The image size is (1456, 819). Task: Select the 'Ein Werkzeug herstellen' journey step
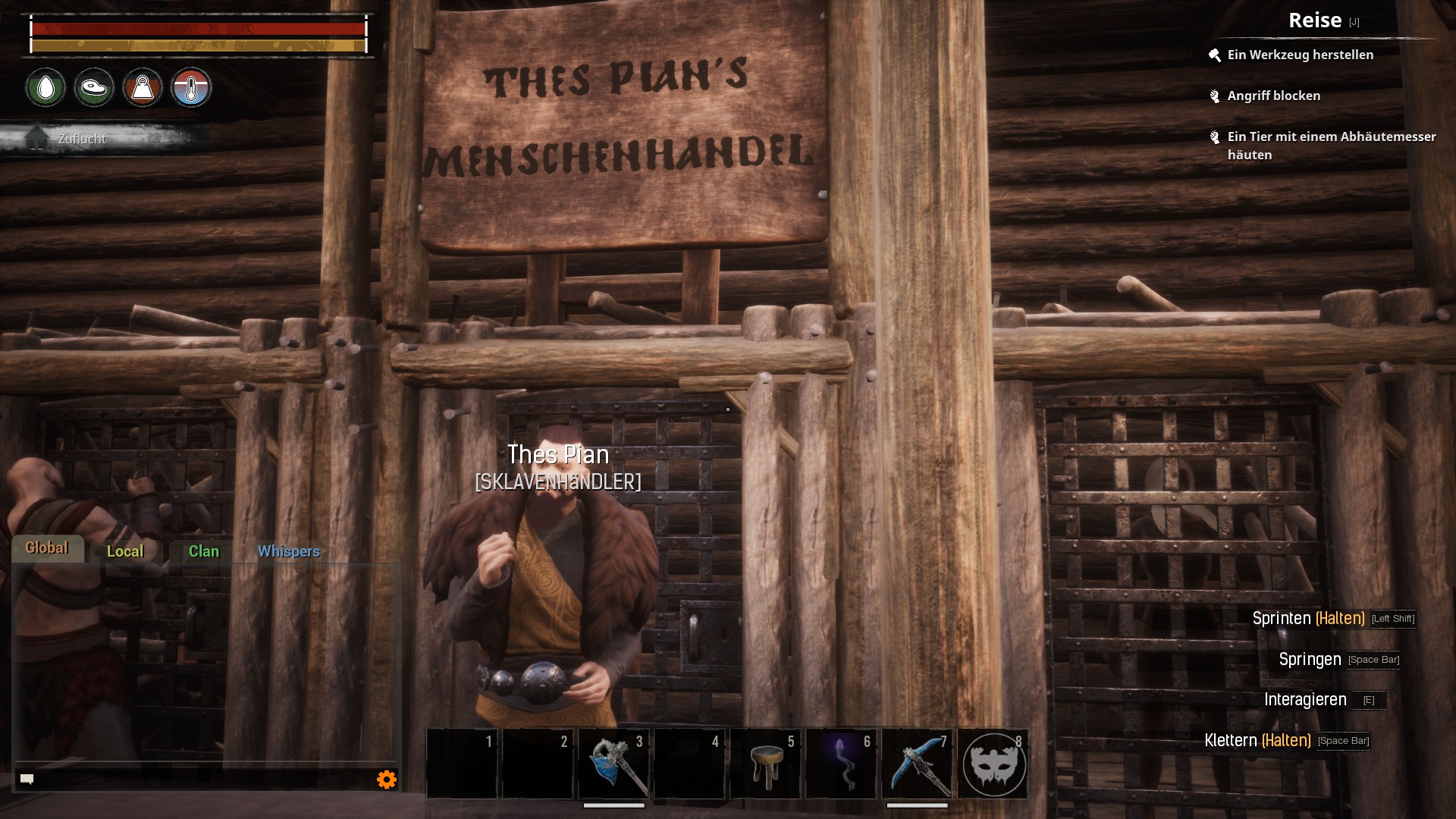coord(1300,55)
